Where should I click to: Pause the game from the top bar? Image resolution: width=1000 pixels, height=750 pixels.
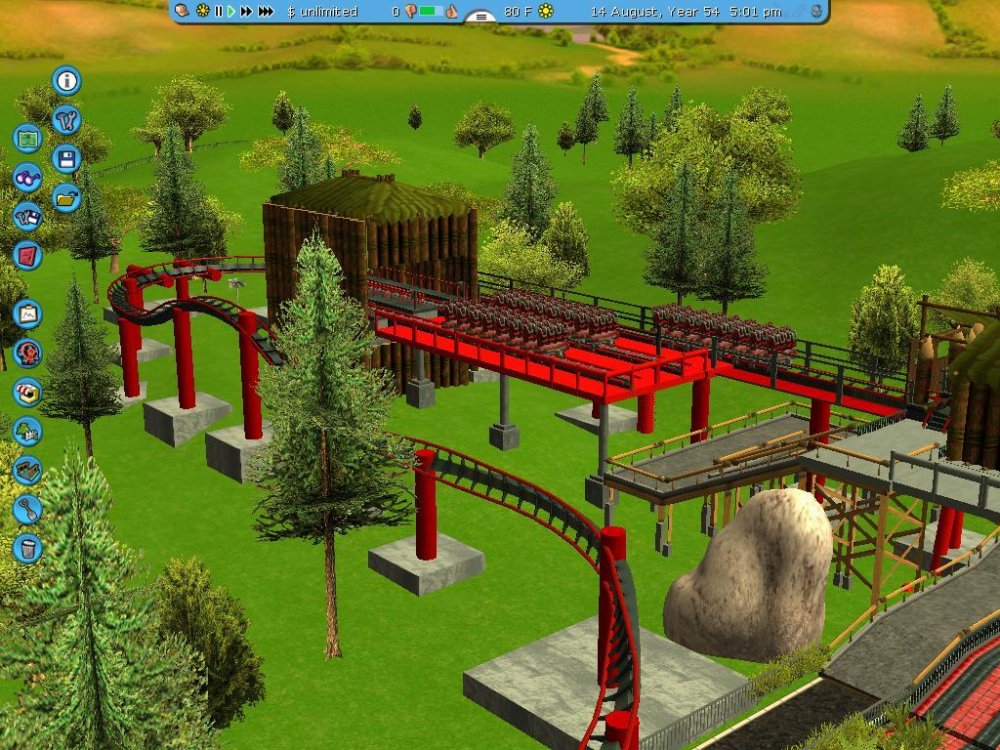click(x=218, y=11)
